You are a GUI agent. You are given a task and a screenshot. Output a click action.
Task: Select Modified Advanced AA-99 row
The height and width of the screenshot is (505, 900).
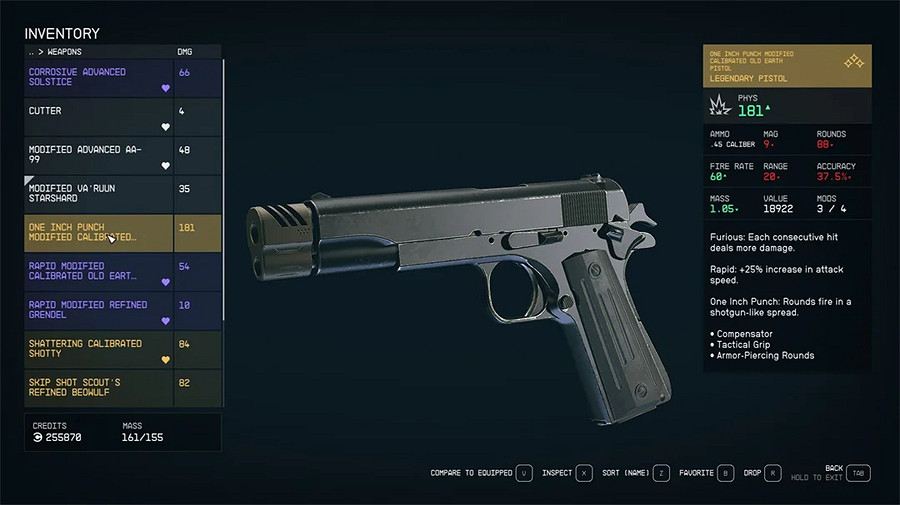(x=98, y=155)
